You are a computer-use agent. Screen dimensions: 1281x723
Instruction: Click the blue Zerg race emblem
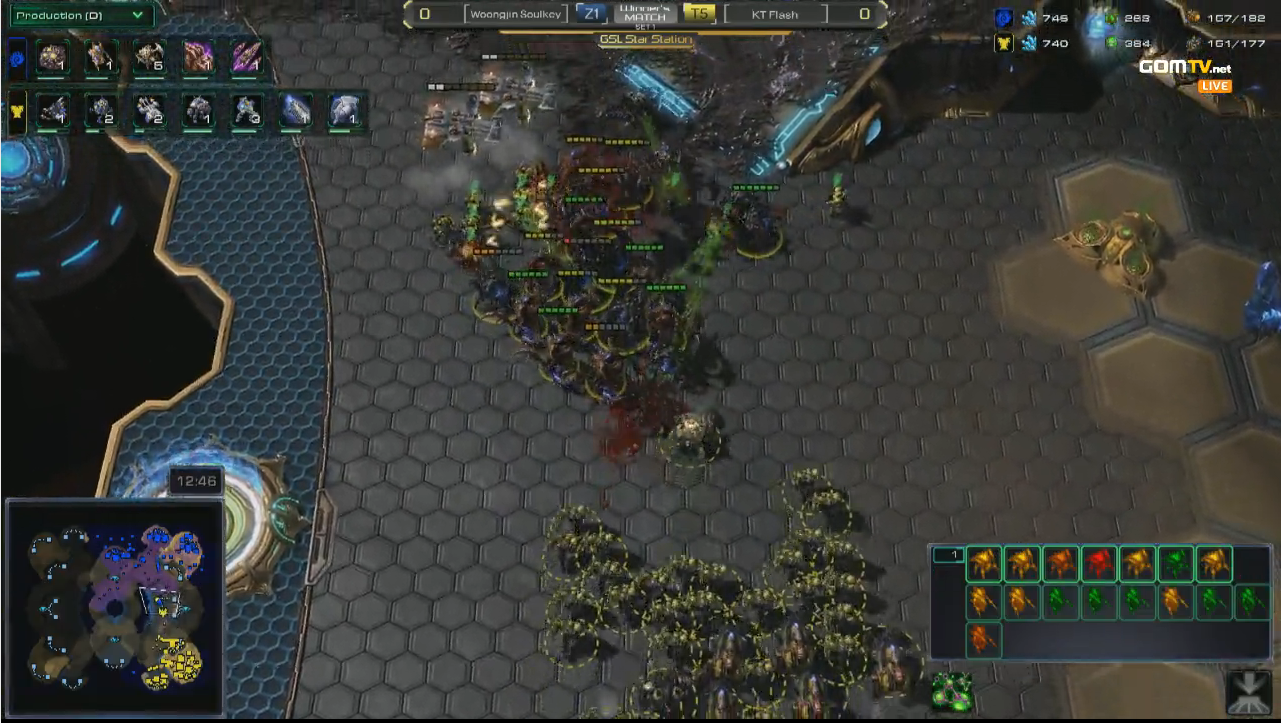pos(16,59)
